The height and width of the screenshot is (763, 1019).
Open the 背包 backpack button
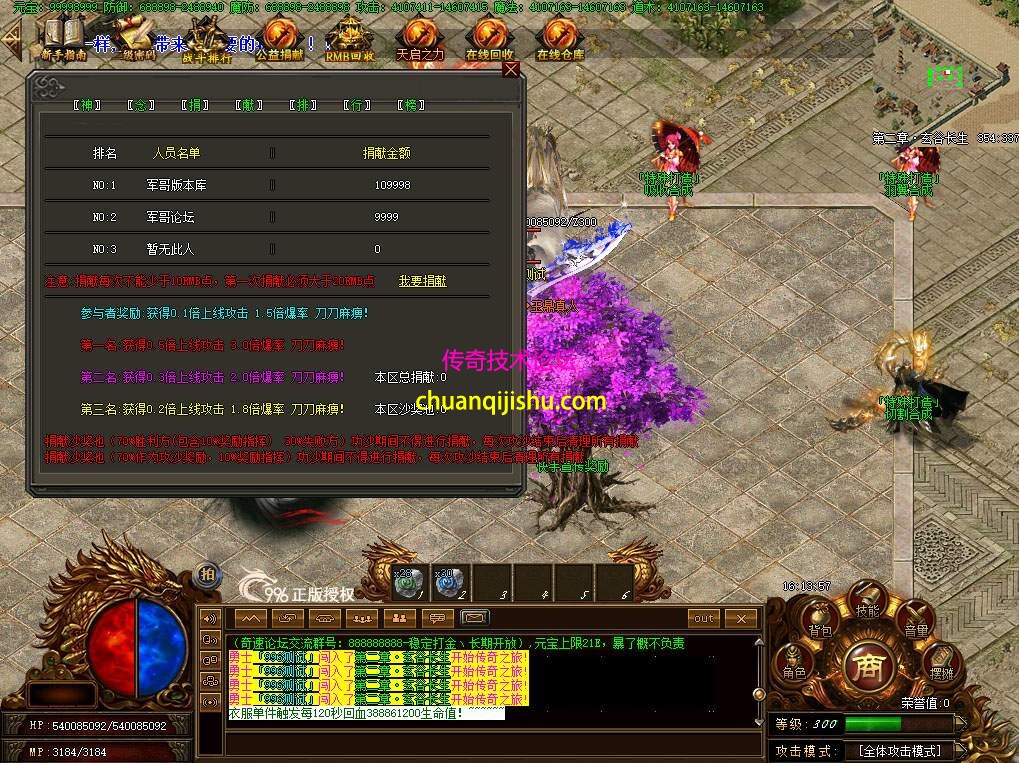pos(820,622)
